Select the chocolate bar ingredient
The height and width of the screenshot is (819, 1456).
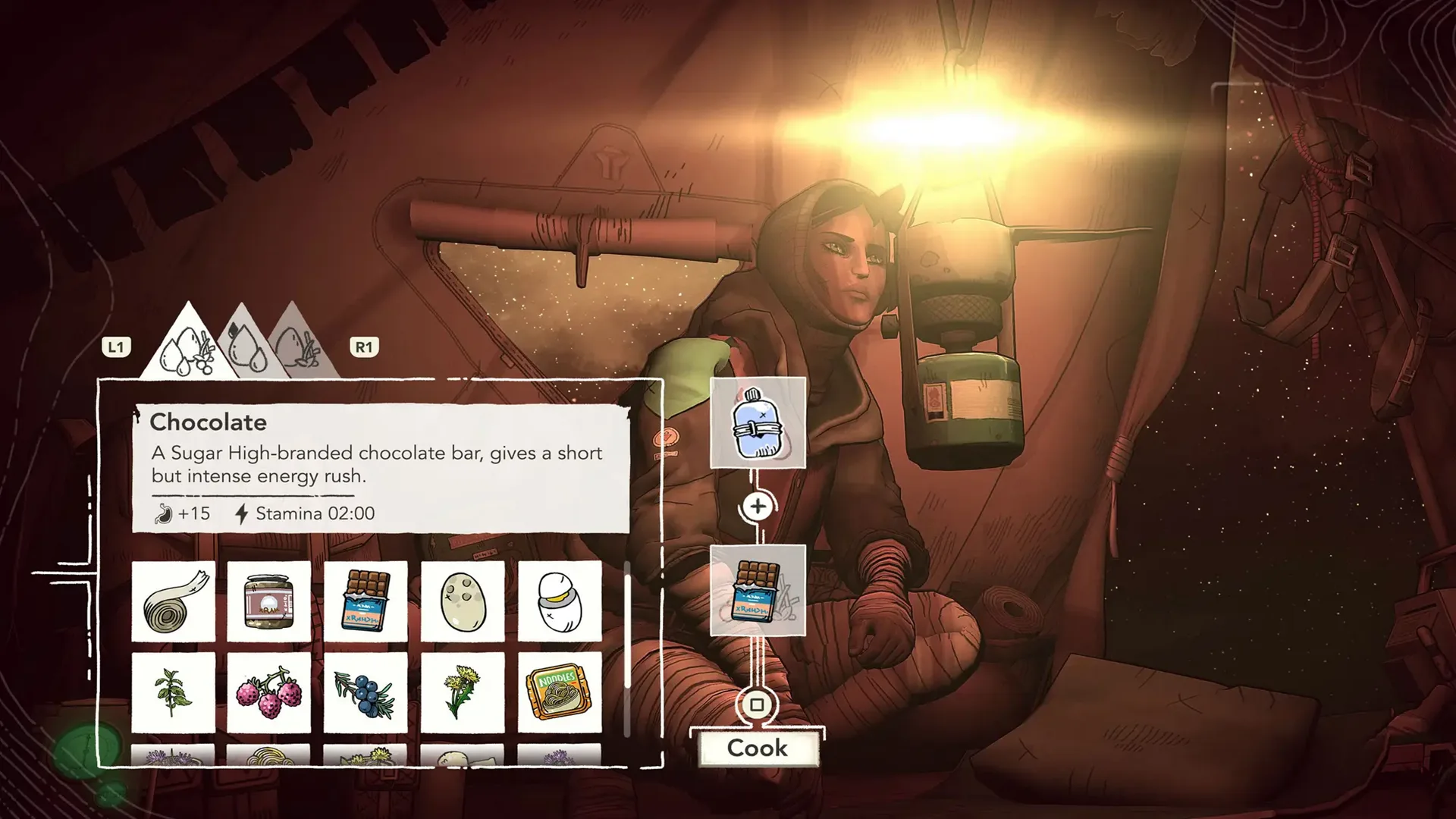click(366, 599)
